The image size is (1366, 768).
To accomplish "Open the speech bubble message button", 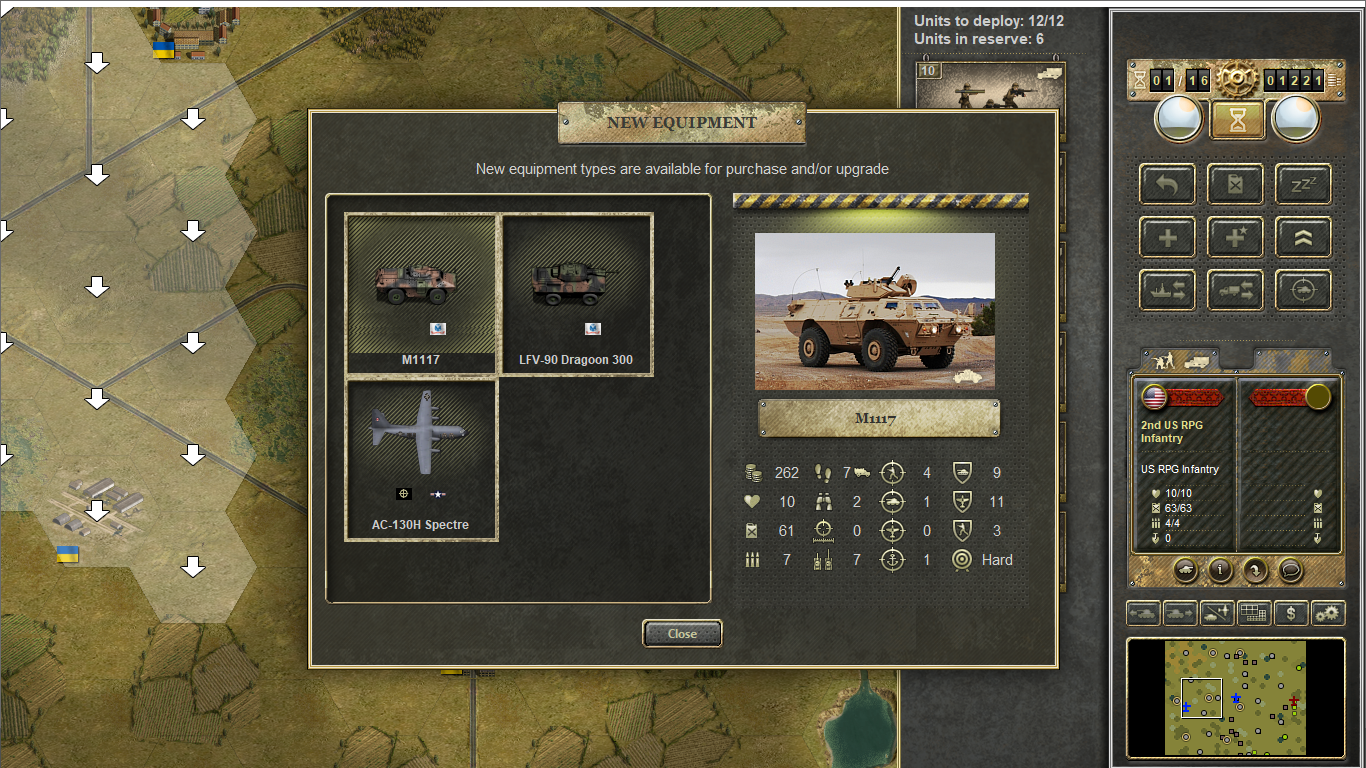I will (x=1290, y=570).
